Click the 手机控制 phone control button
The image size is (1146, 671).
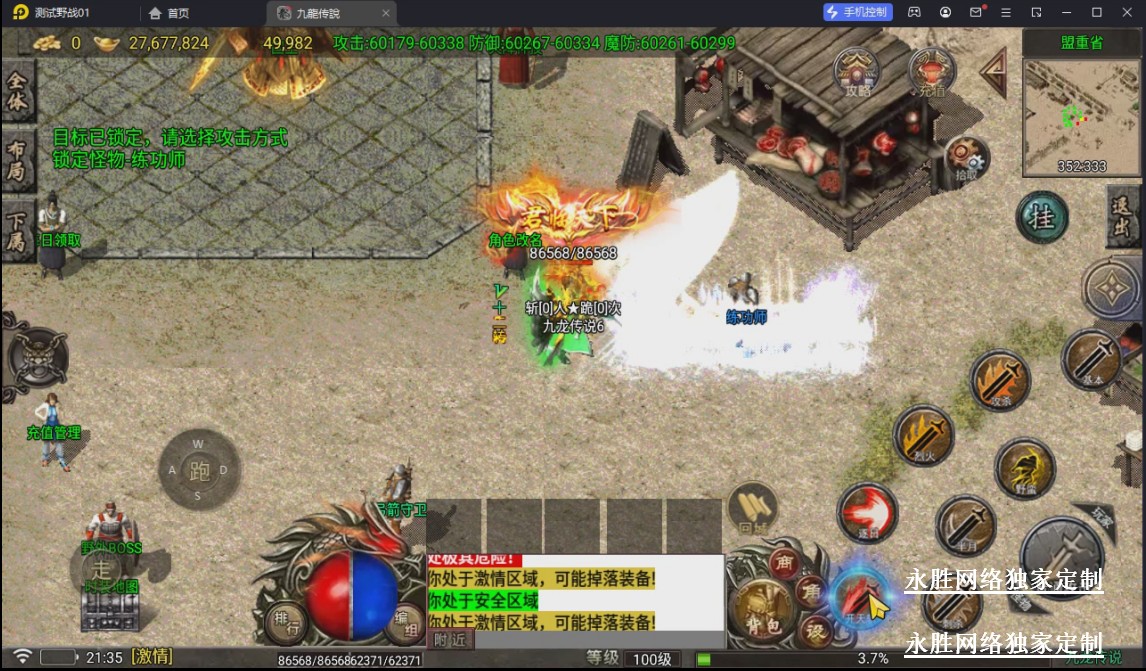coord(857,12)
